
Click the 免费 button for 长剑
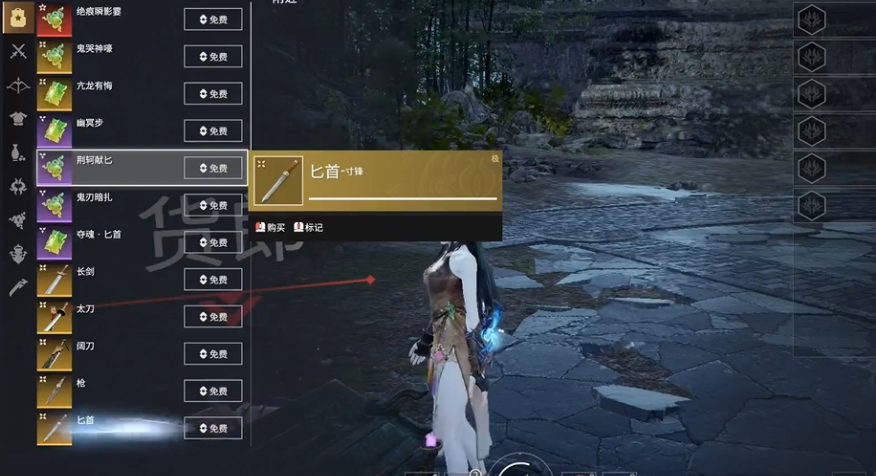point(213,279)
